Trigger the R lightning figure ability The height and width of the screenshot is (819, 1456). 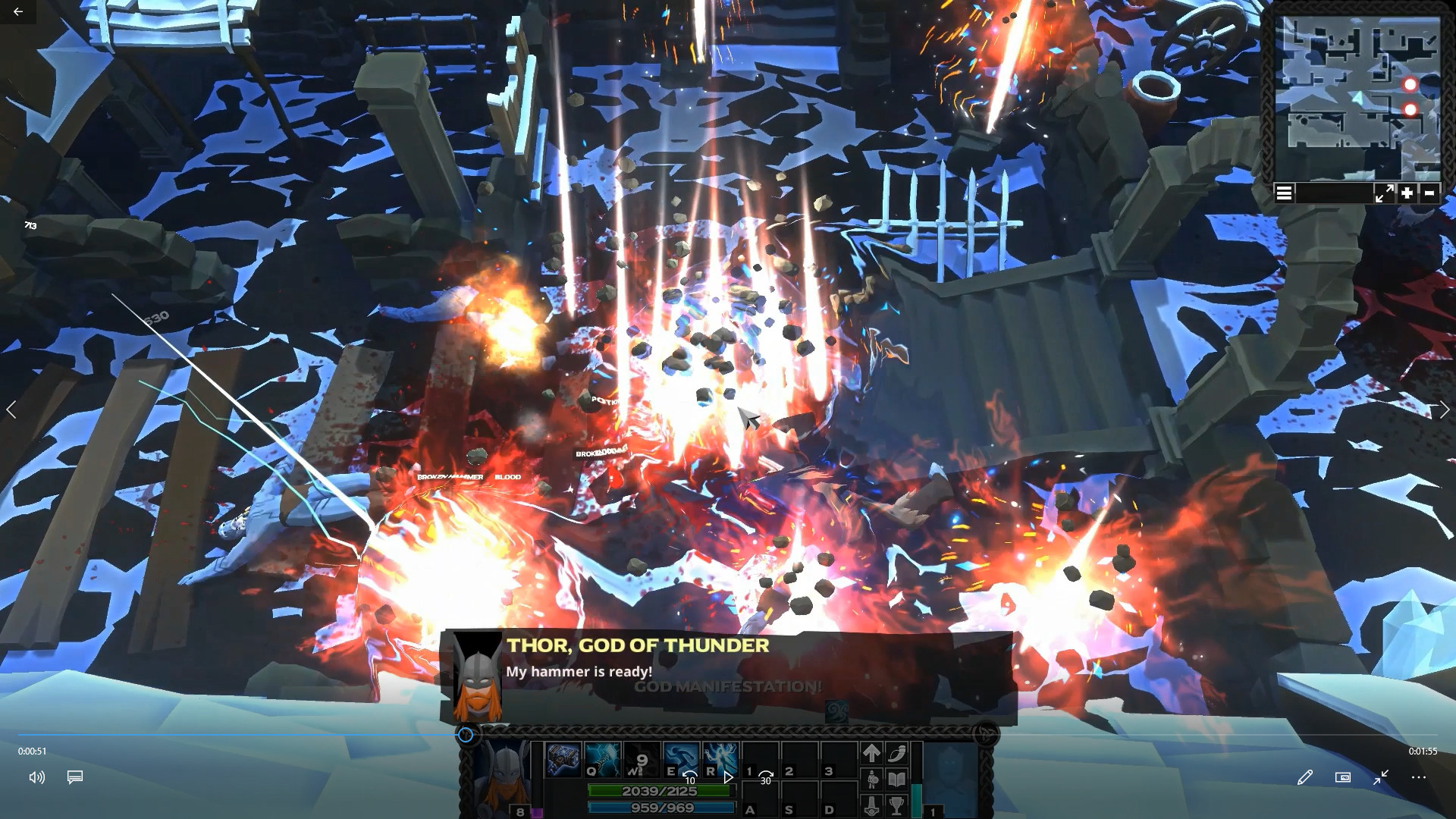[720, 759]
